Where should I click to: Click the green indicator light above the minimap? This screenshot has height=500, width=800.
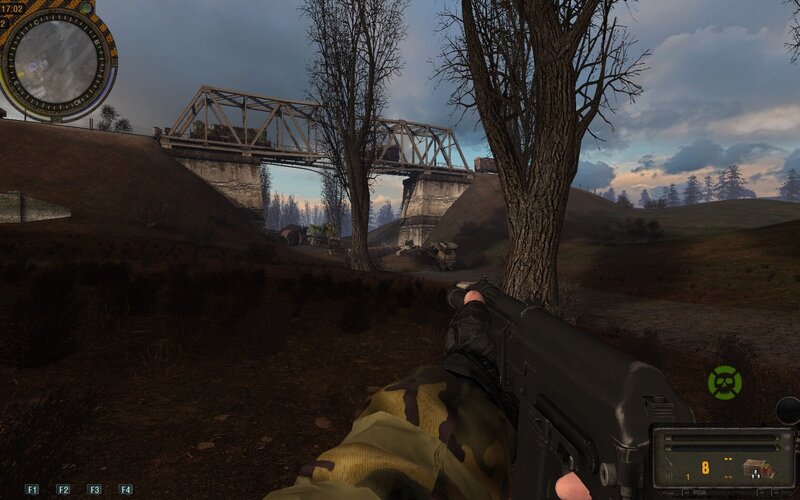(86, 7)
